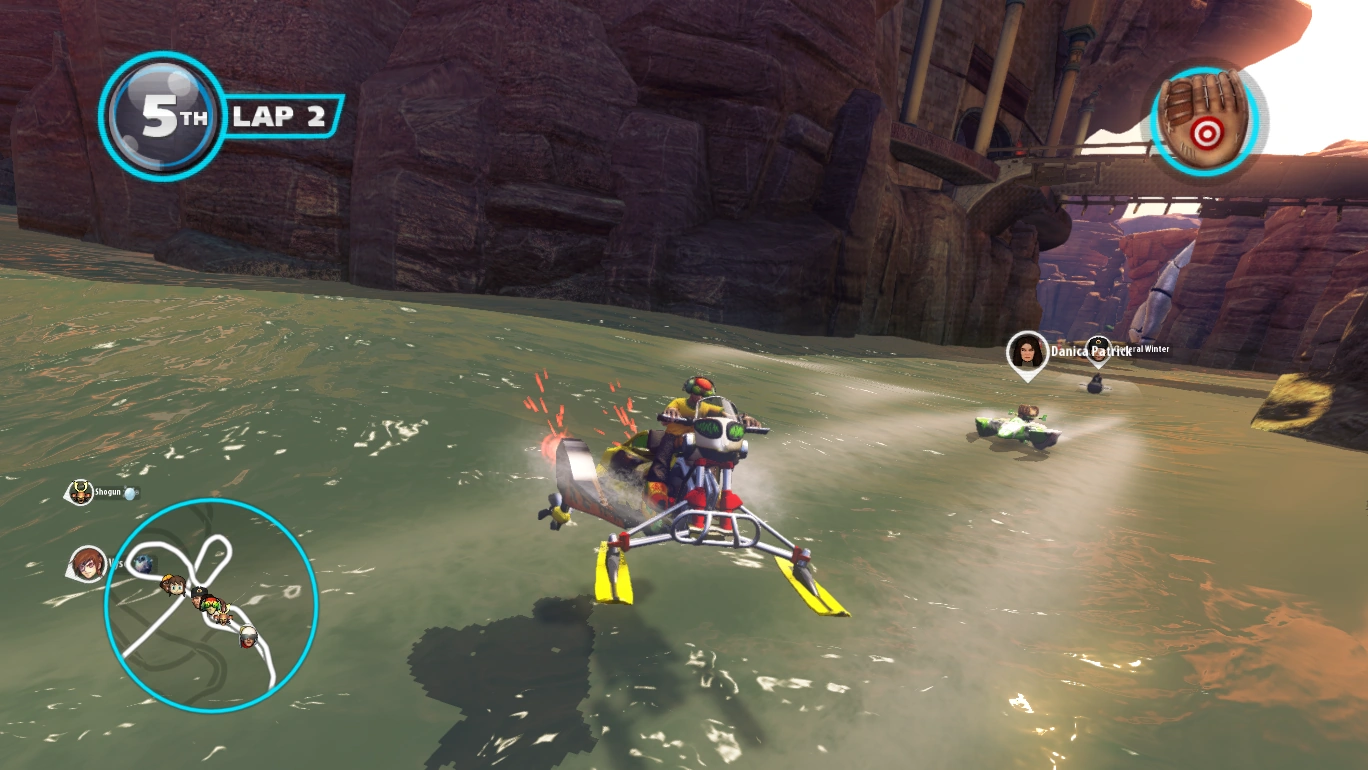Select Danica Patrick's racer portrait marker
This screenshot has width=1368, height=770.
pyautogui.click(x=1027, y=352)
